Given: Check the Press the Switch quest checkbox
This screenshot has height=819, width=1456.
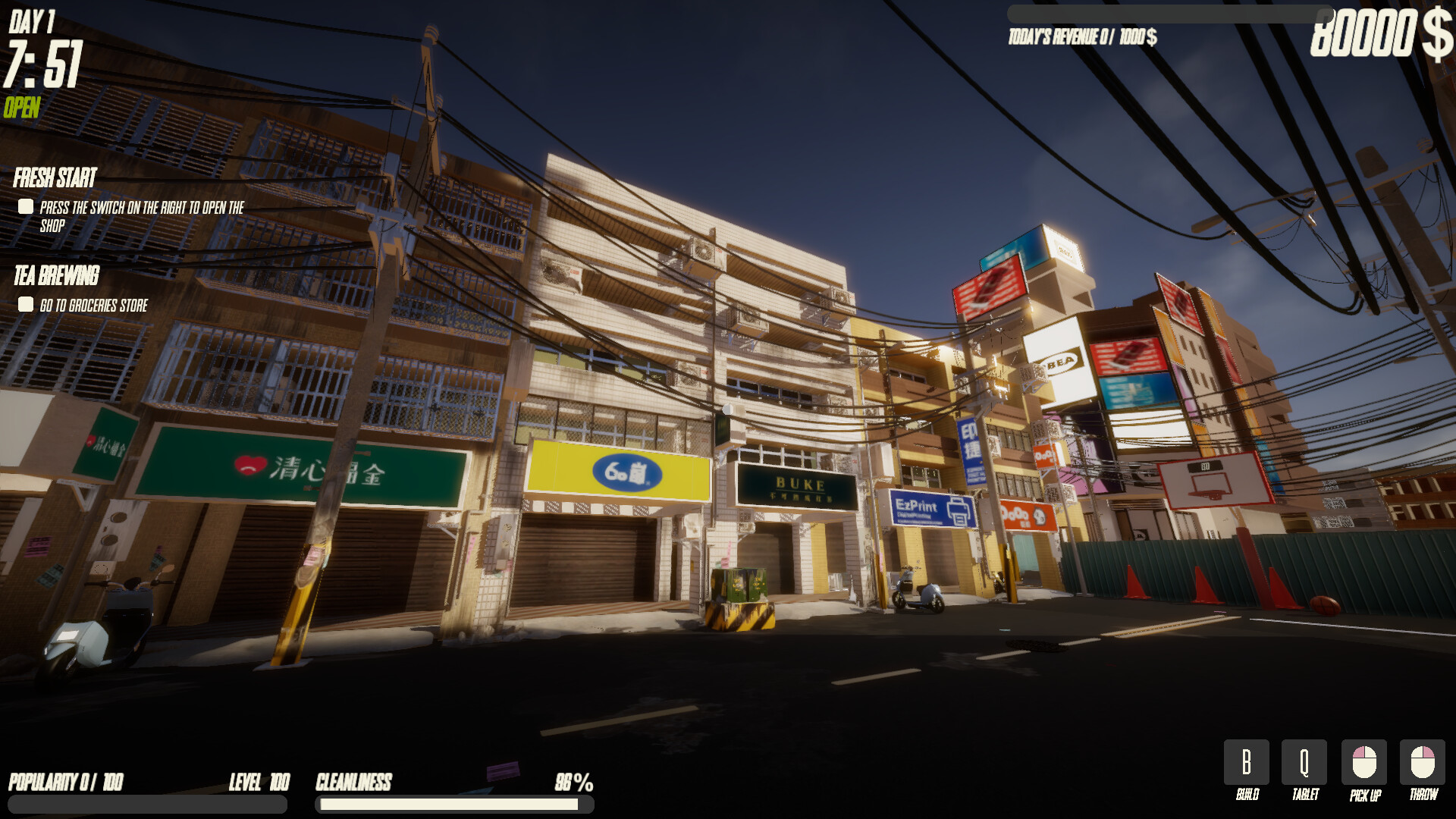Looking at the screenshot, I should click(25, 206).
